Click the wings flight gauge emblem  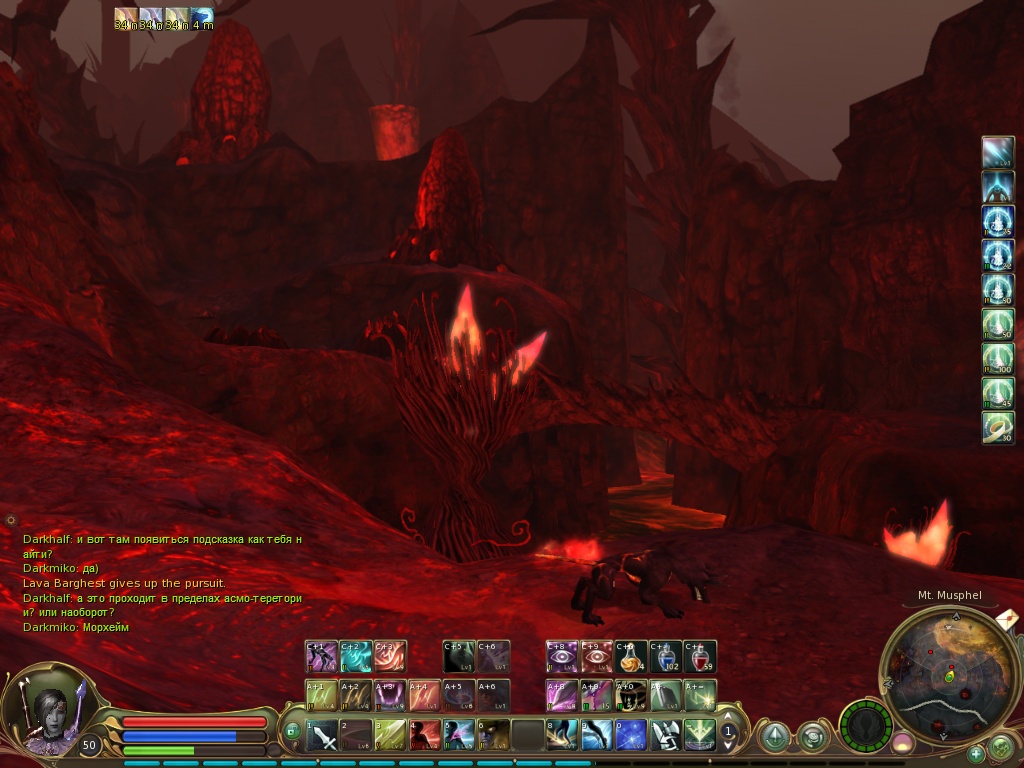click(x=865, y=724)
